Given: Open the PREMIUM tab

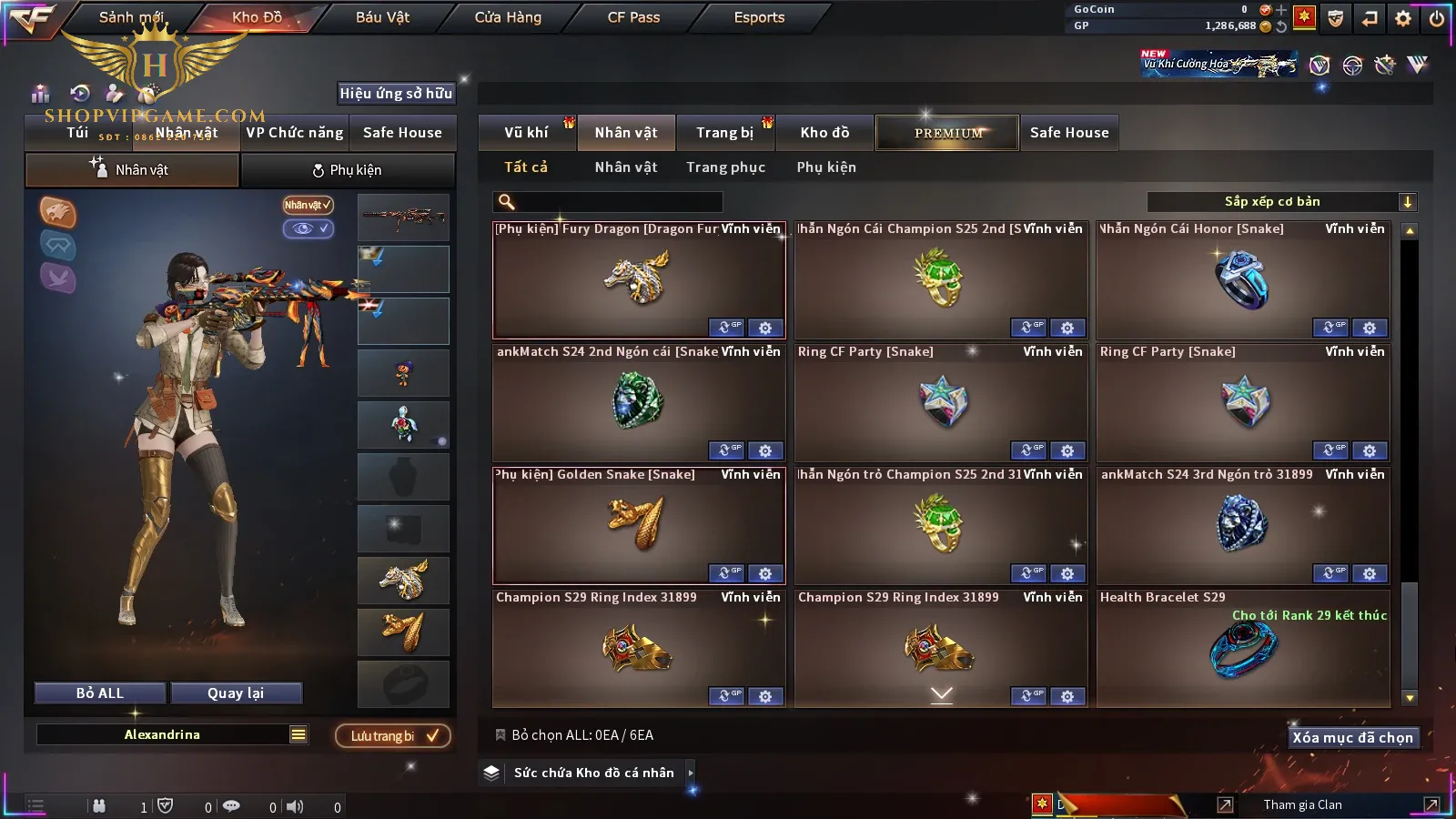Looking at the screenshot, I should (x=947, y=133).
